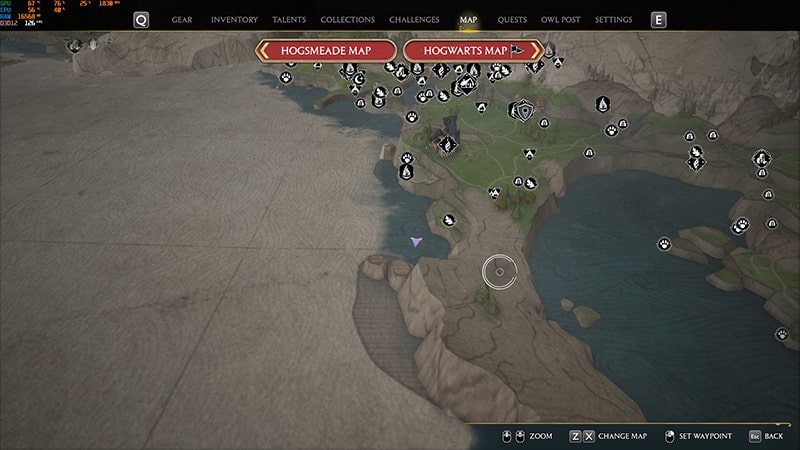Select the Map tab
The image size is (800, 450).
click(x=468, y=20)
